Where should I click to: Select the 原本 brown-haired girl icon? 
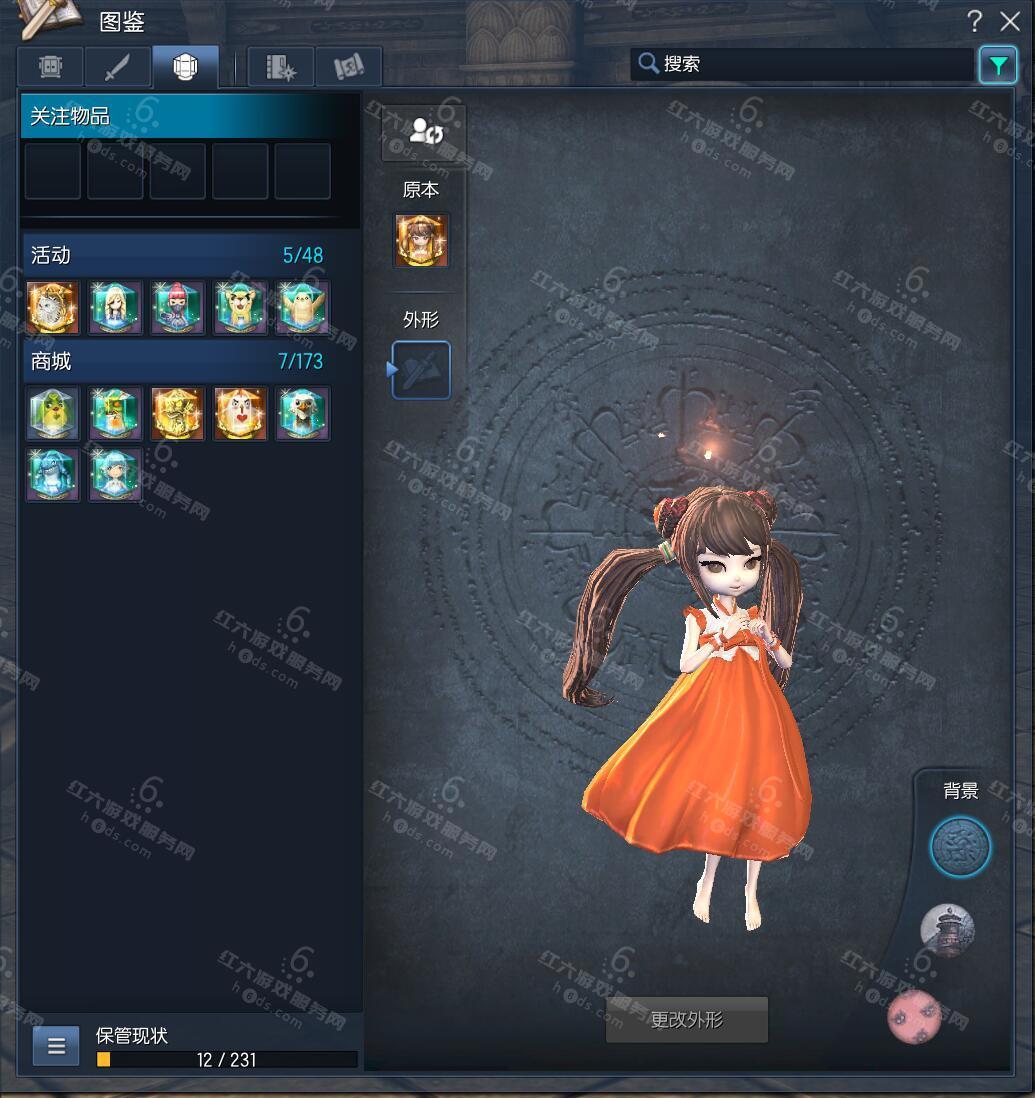pyautogui.click(x=421, y=240)
